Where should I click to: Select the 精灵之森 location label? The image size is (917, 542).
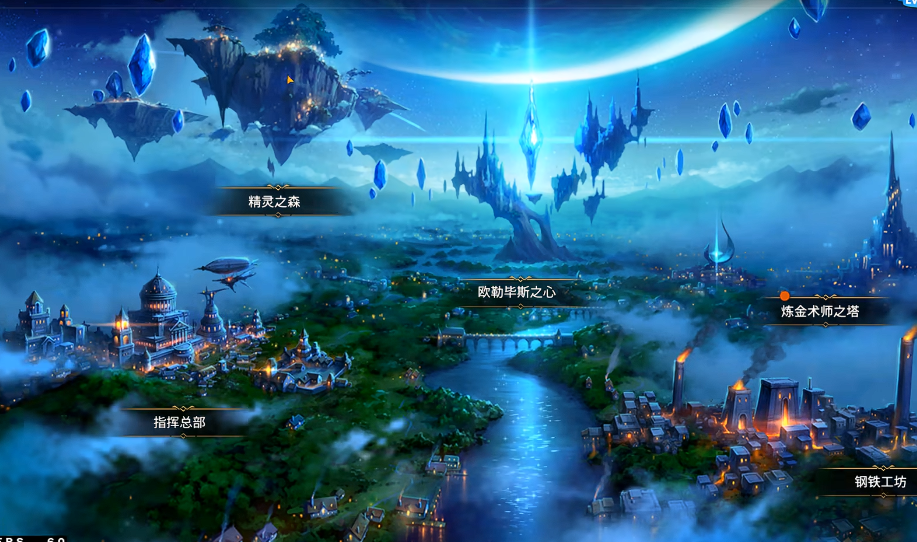click(275, 202)
